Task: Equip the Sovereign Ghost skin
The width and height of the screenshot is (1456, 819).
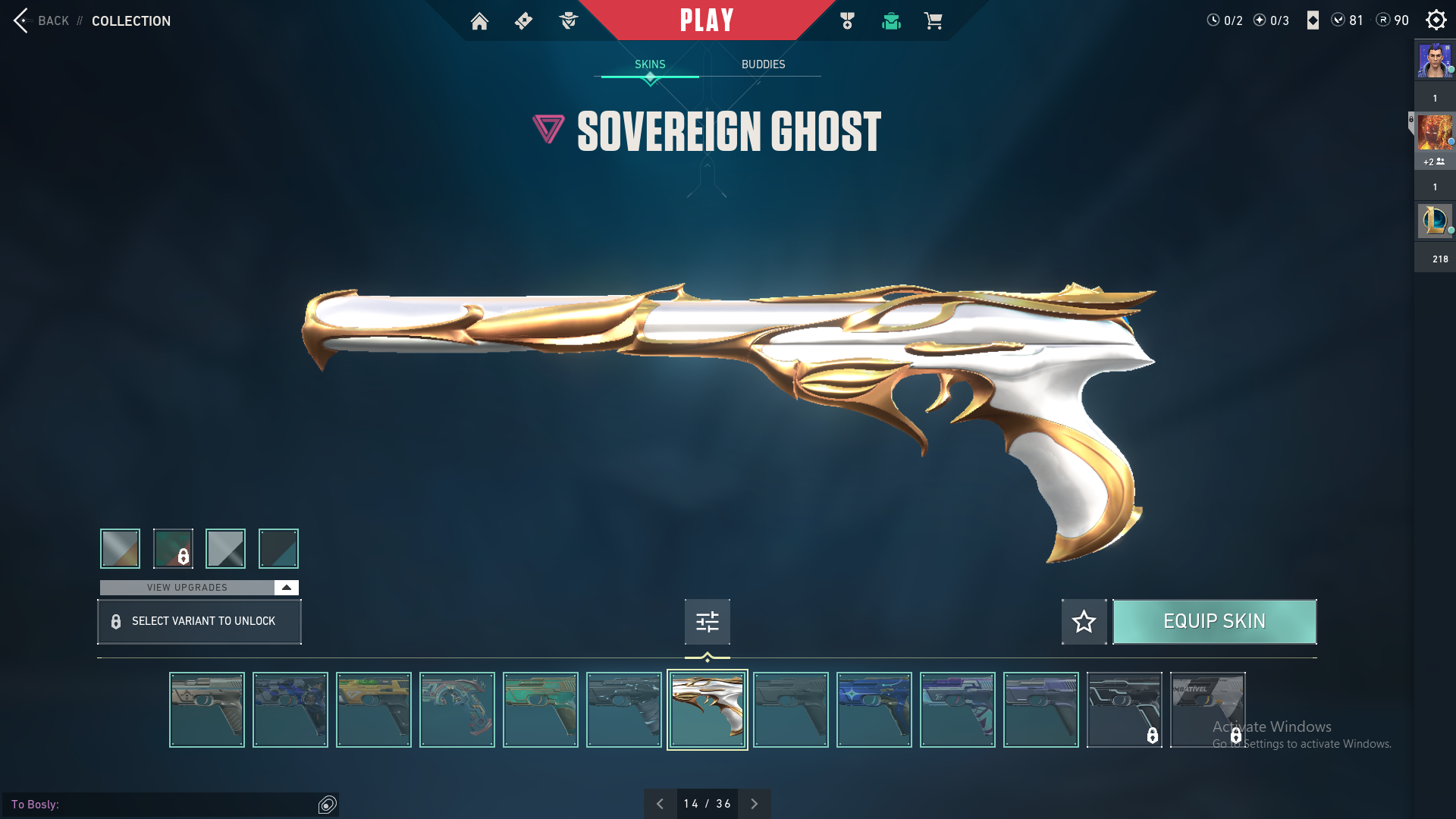Action: (x=1214, y=622)
